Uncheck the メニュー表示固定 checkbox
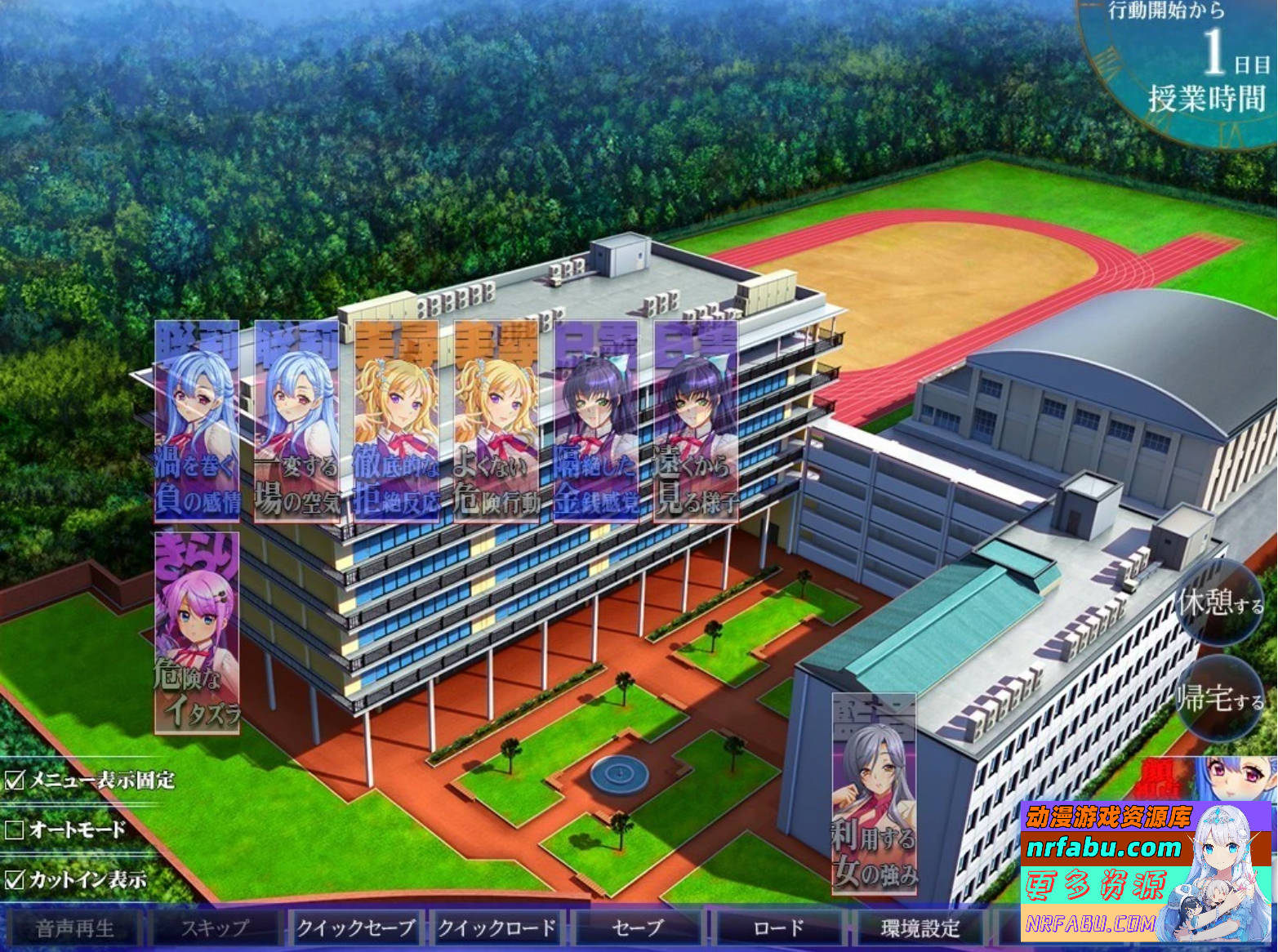The width and height of the screenshot is (1278, 952). click(13, 781)
